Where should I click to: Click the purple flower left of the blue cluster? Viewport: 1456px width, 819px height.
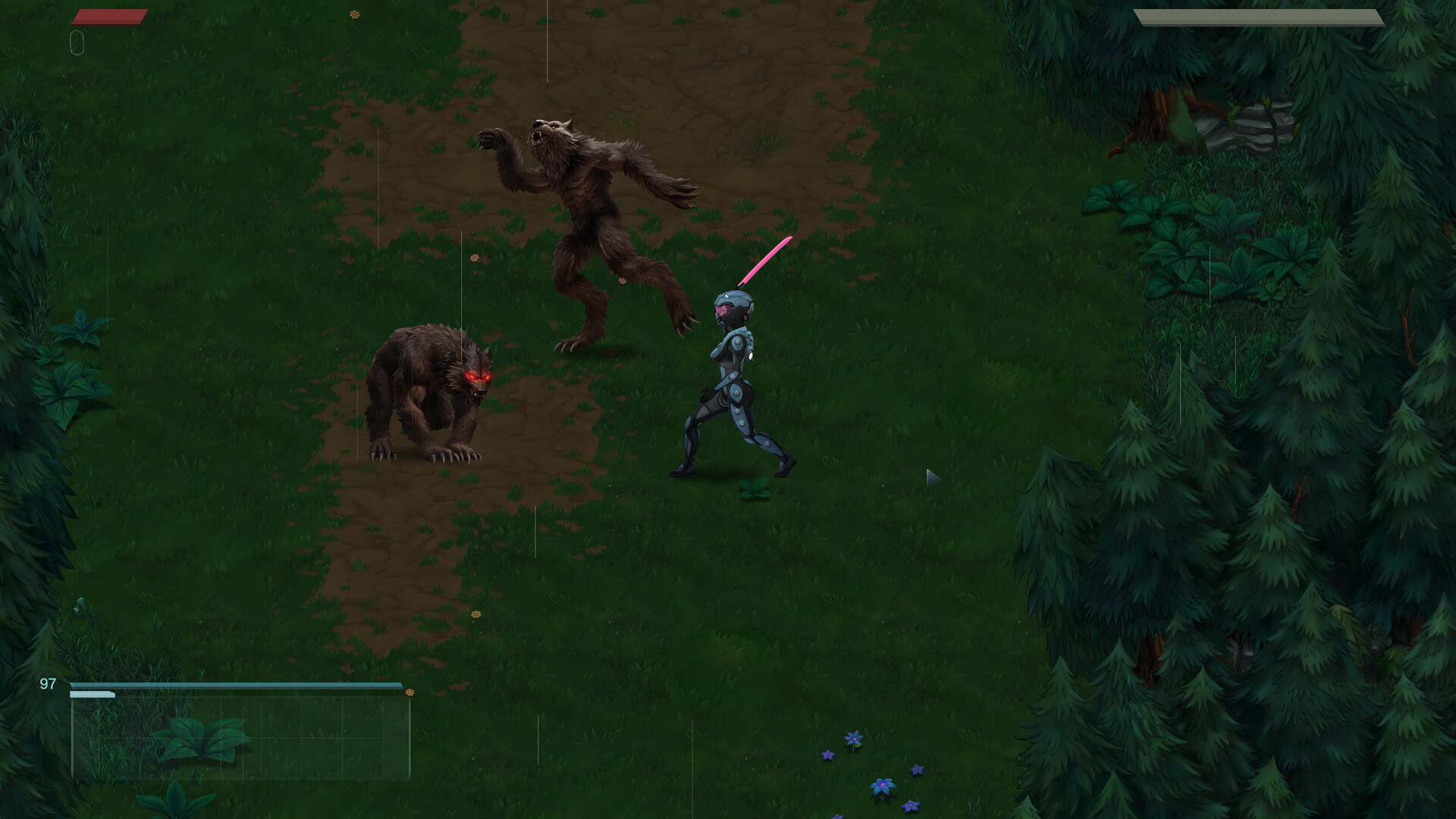pyautogui.click(x=828, y=755)
